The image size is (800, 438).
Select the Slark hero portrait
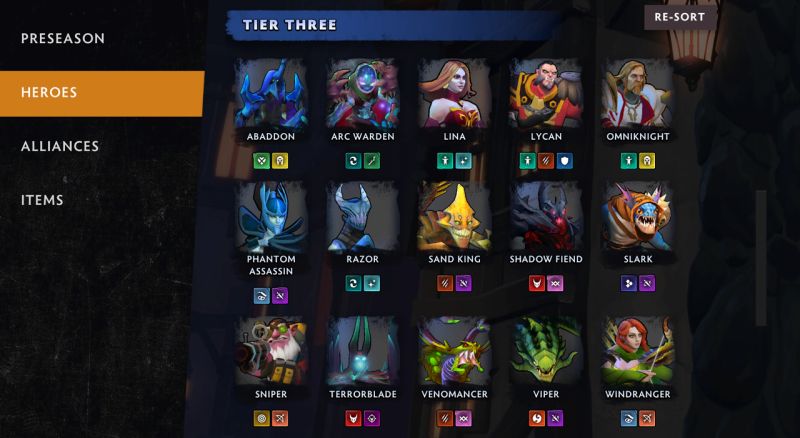(635, 215)
